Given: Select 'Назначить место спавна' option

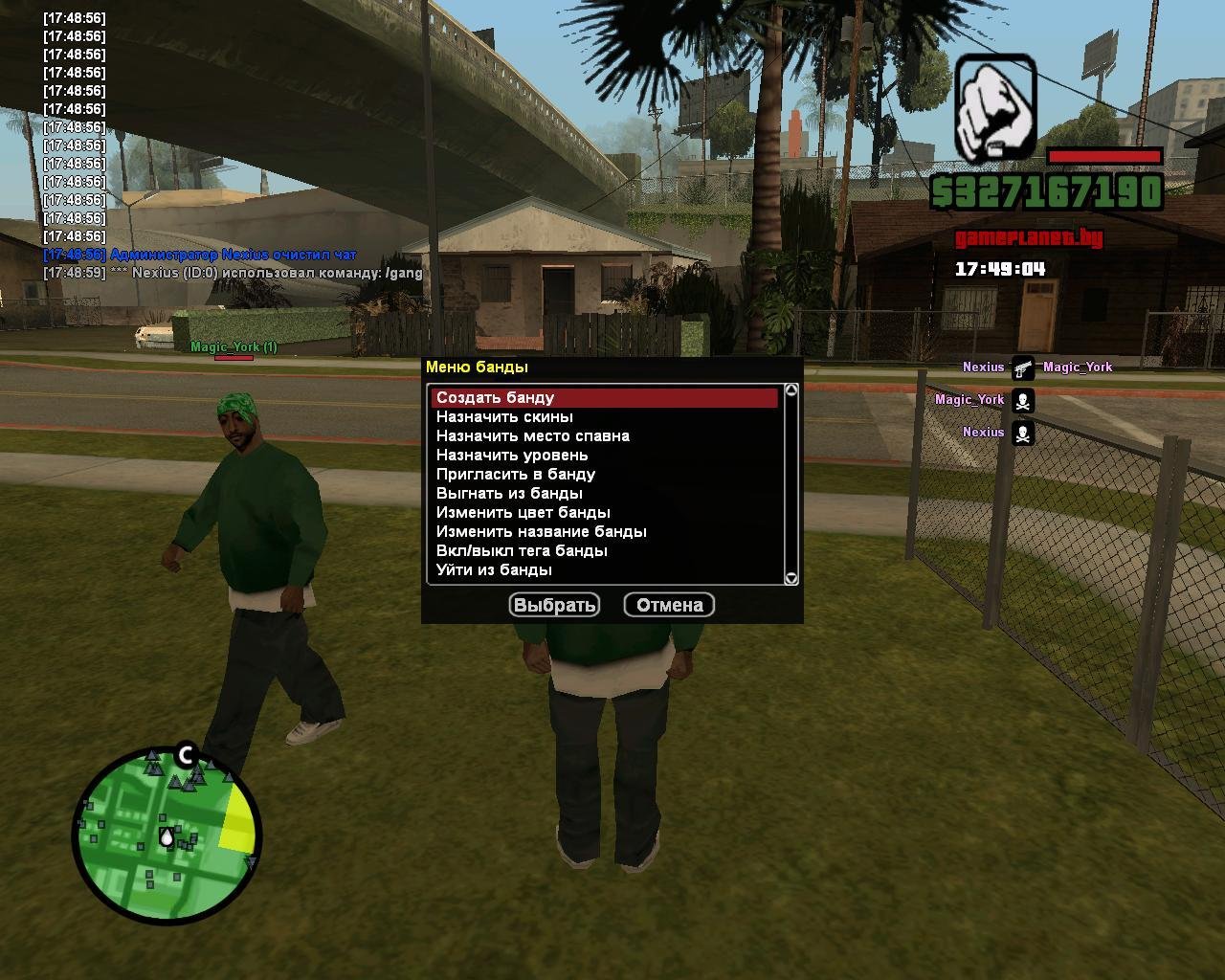Looking at the screenshot, I should click(532, 436).
